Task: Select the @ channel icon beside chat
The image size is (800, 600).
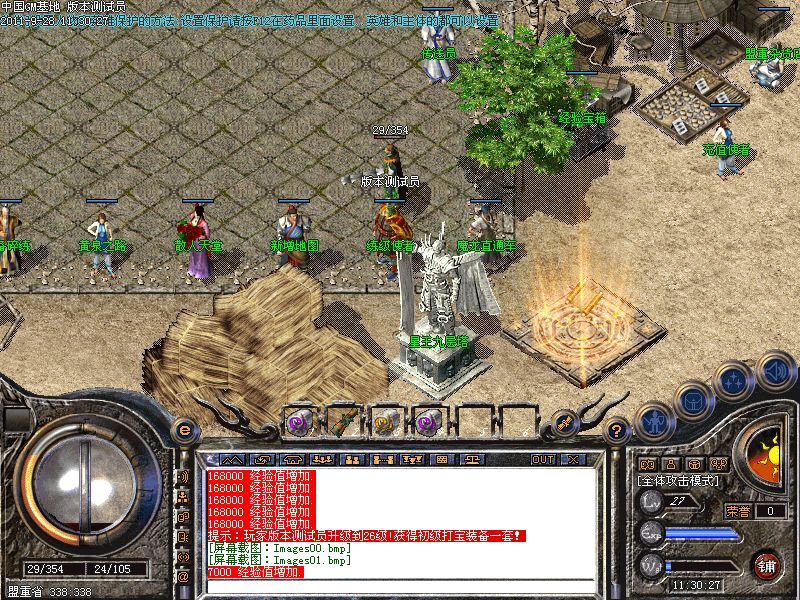Action: click(x=183, y=576)
